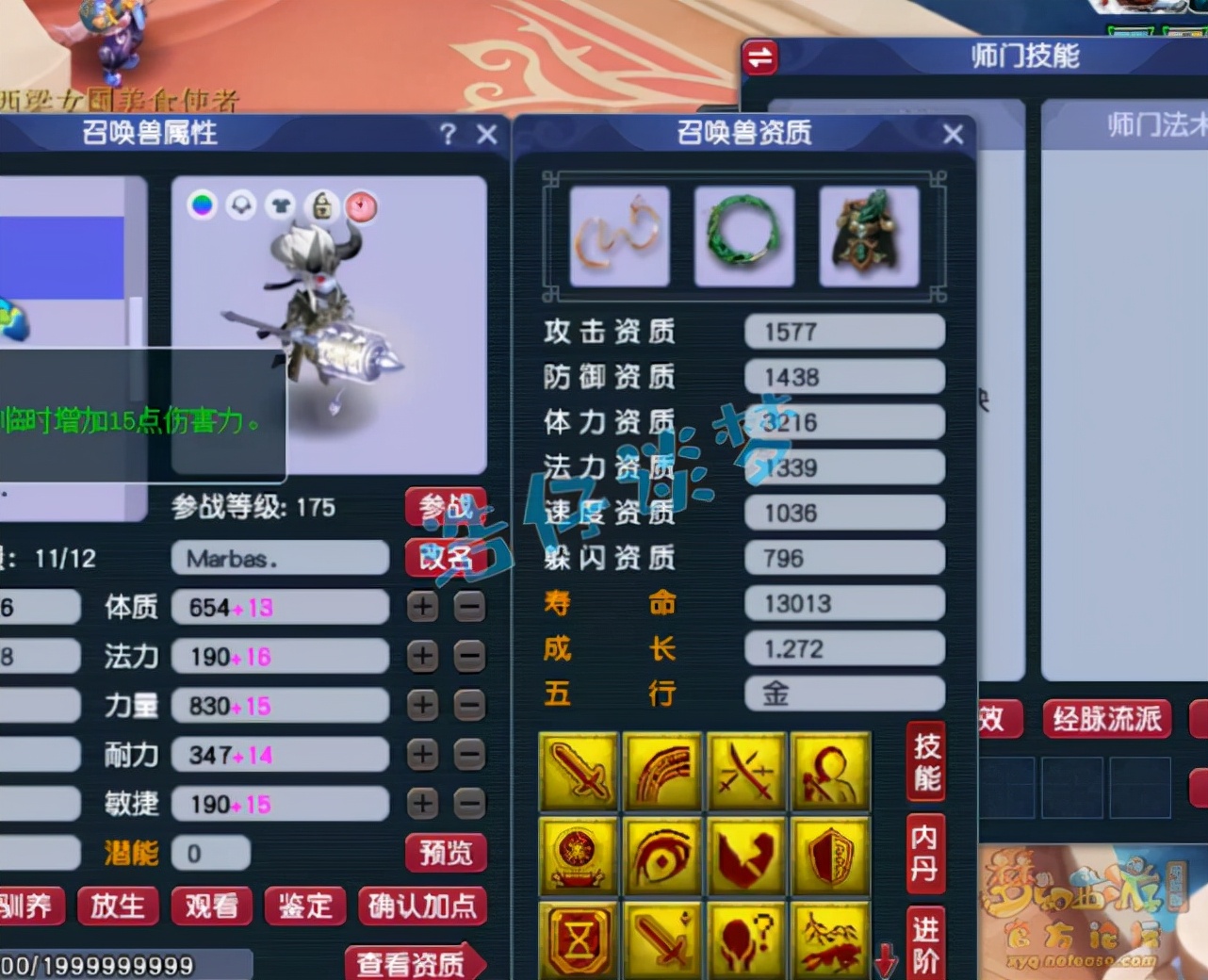
Task: Click the rainbow arc skill icon
Action: 662,771
